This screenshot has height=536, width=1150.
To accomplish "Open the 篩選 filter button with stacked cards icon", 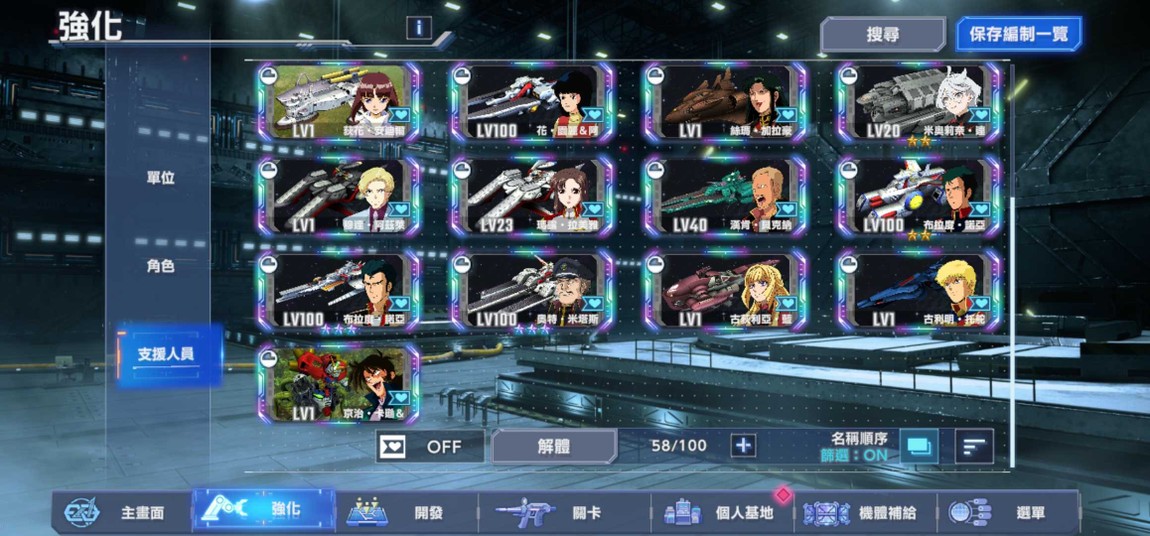I will (918, 446).
